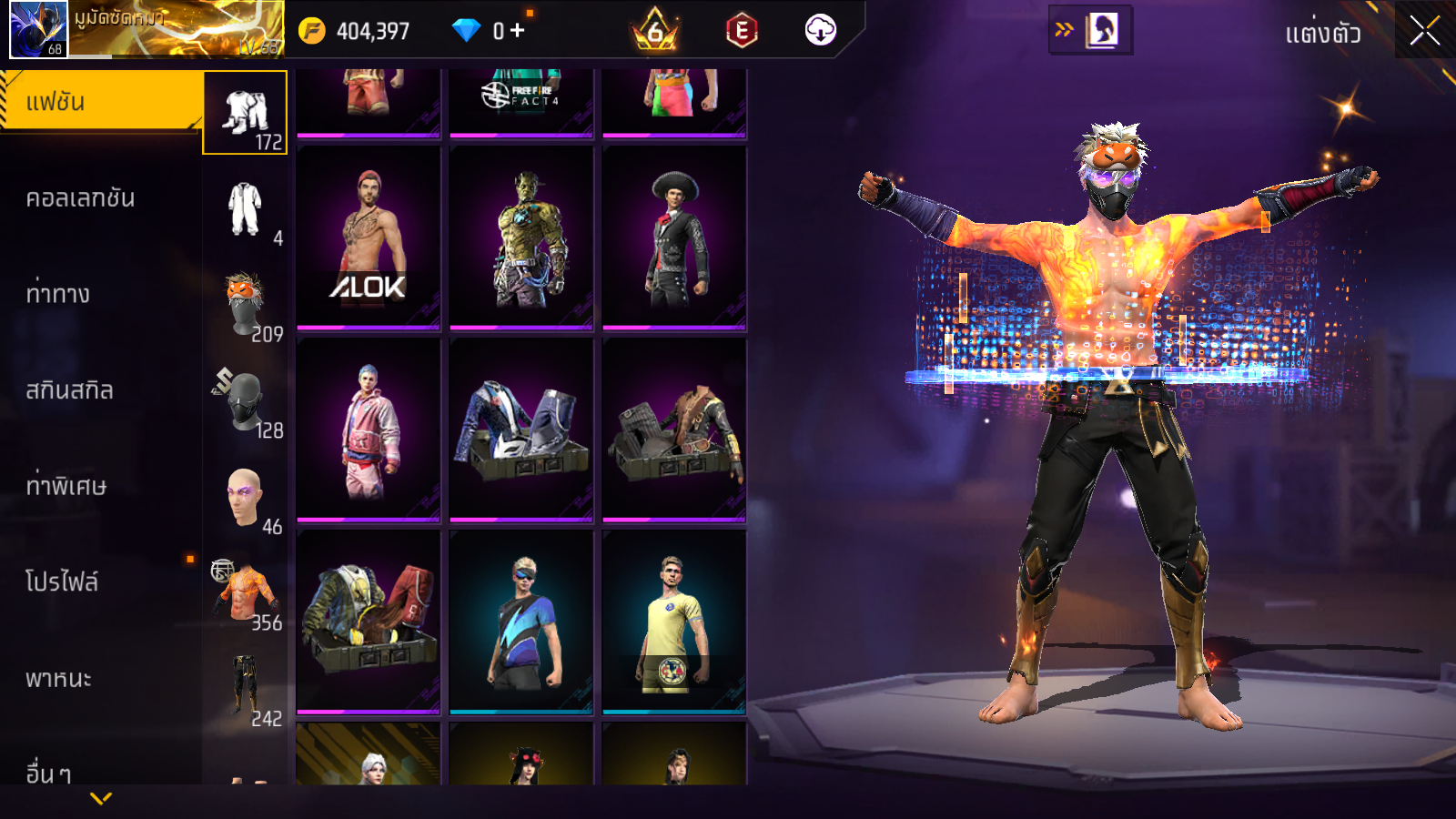Choose the ALOK outfit thumbnail

(369, 238)
